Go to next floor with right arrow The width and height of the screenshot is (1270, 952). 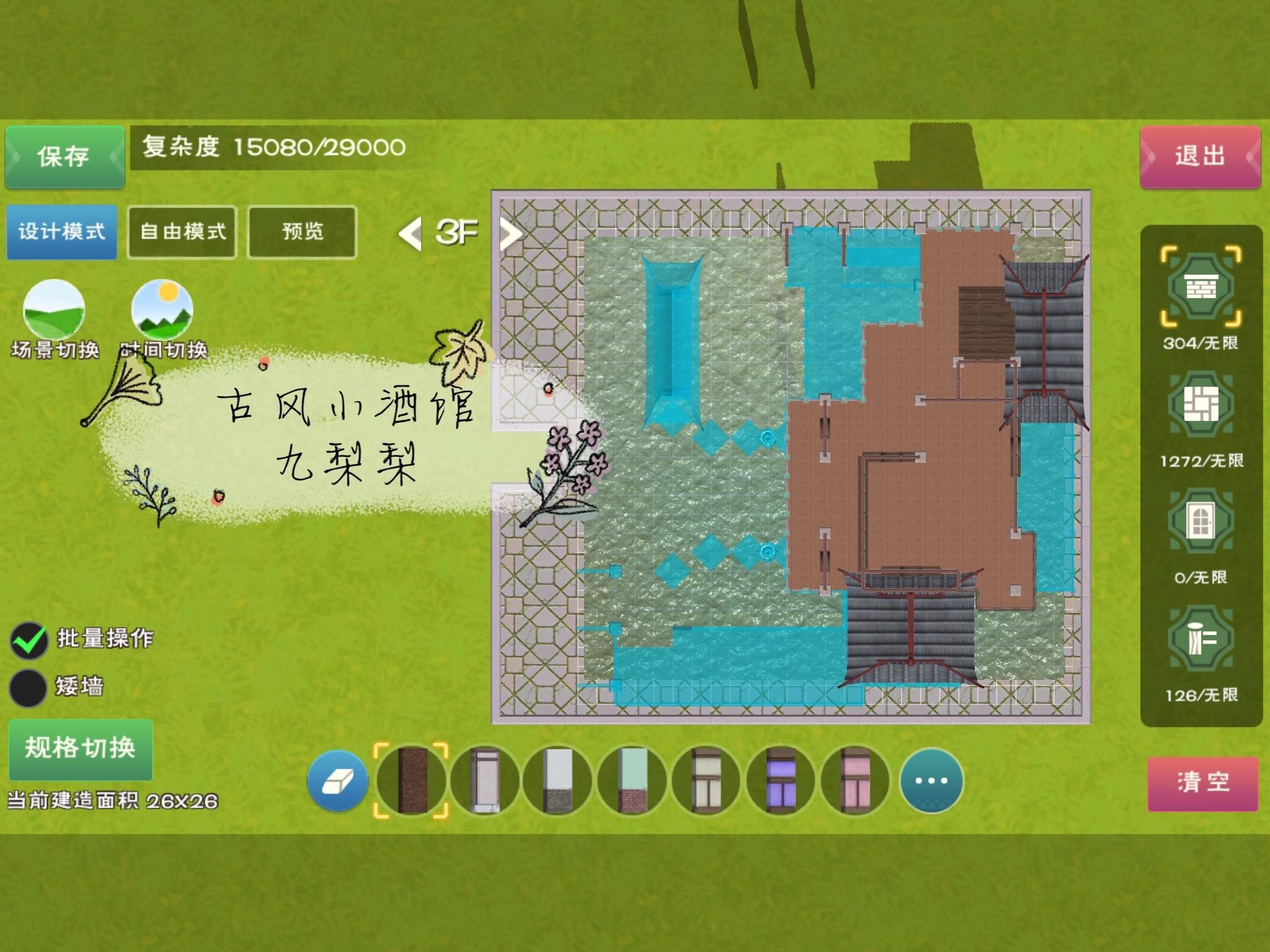click(510, 233)
